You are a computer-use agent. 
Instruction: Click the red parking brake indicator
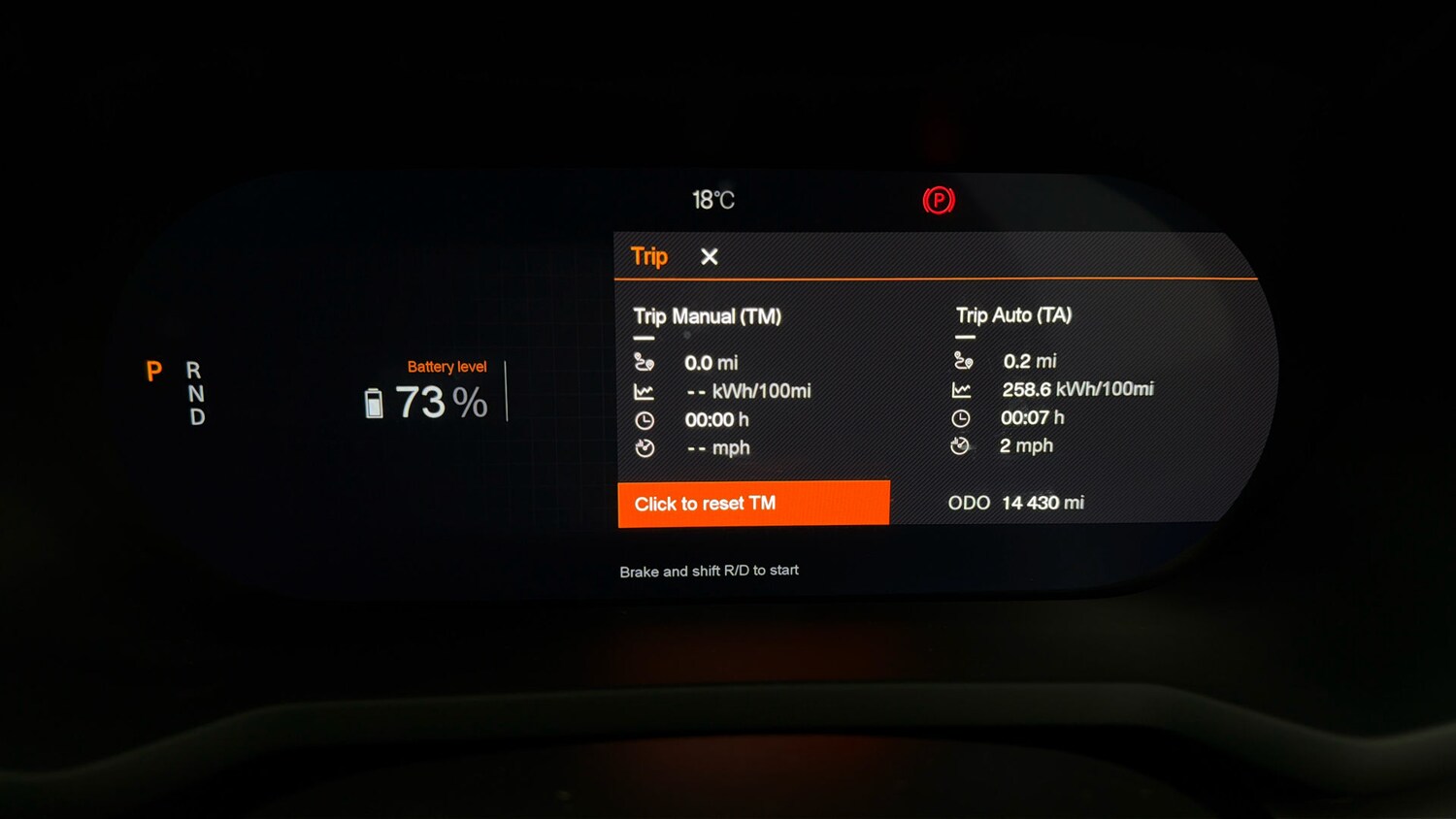point(939,200)
